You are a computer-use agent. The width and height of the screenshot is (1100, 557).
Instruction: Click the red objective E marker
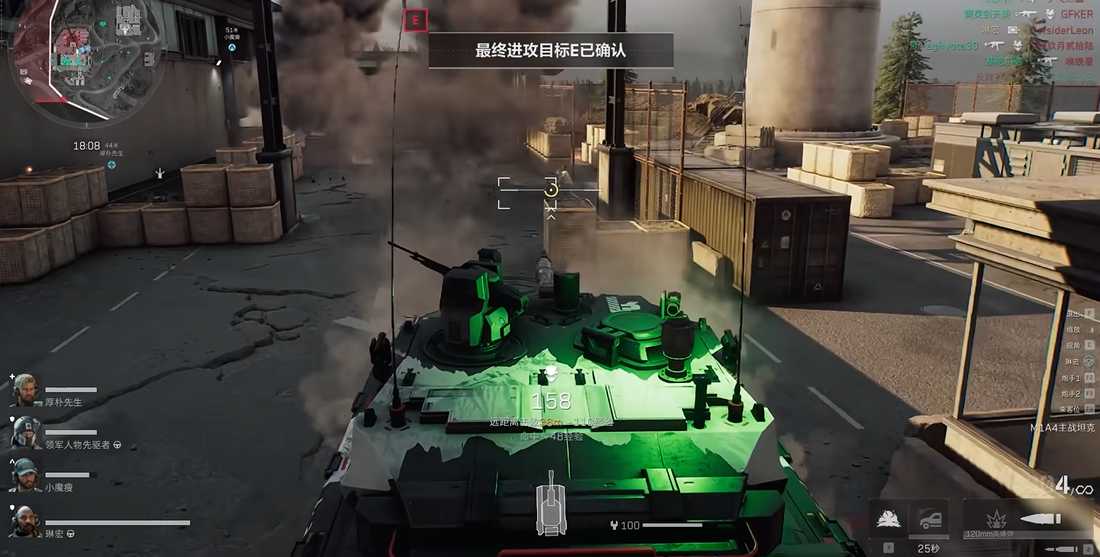(x=414, y=19)
